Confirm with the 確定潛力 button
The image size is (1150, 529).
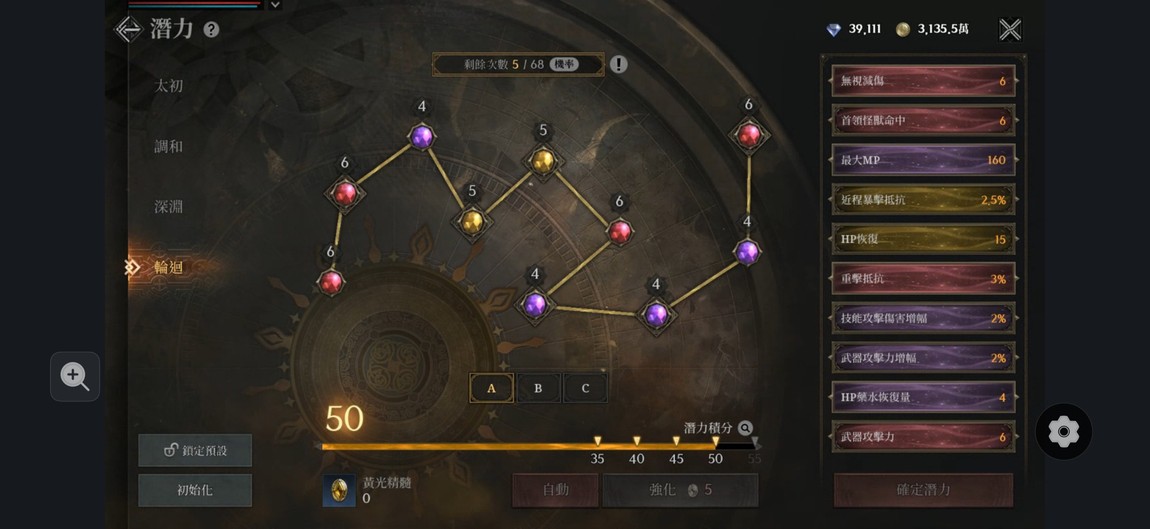pyautogui.click(x=923, y=490)
